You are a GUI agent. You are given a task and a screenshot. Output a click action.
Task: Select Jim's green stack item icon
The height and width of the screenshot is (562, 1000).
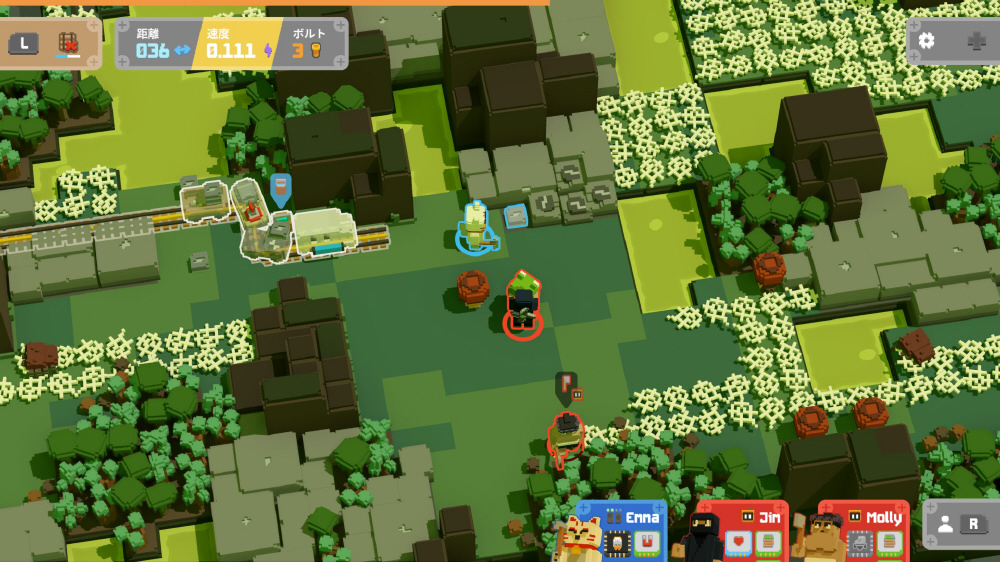tap(767, 543)
